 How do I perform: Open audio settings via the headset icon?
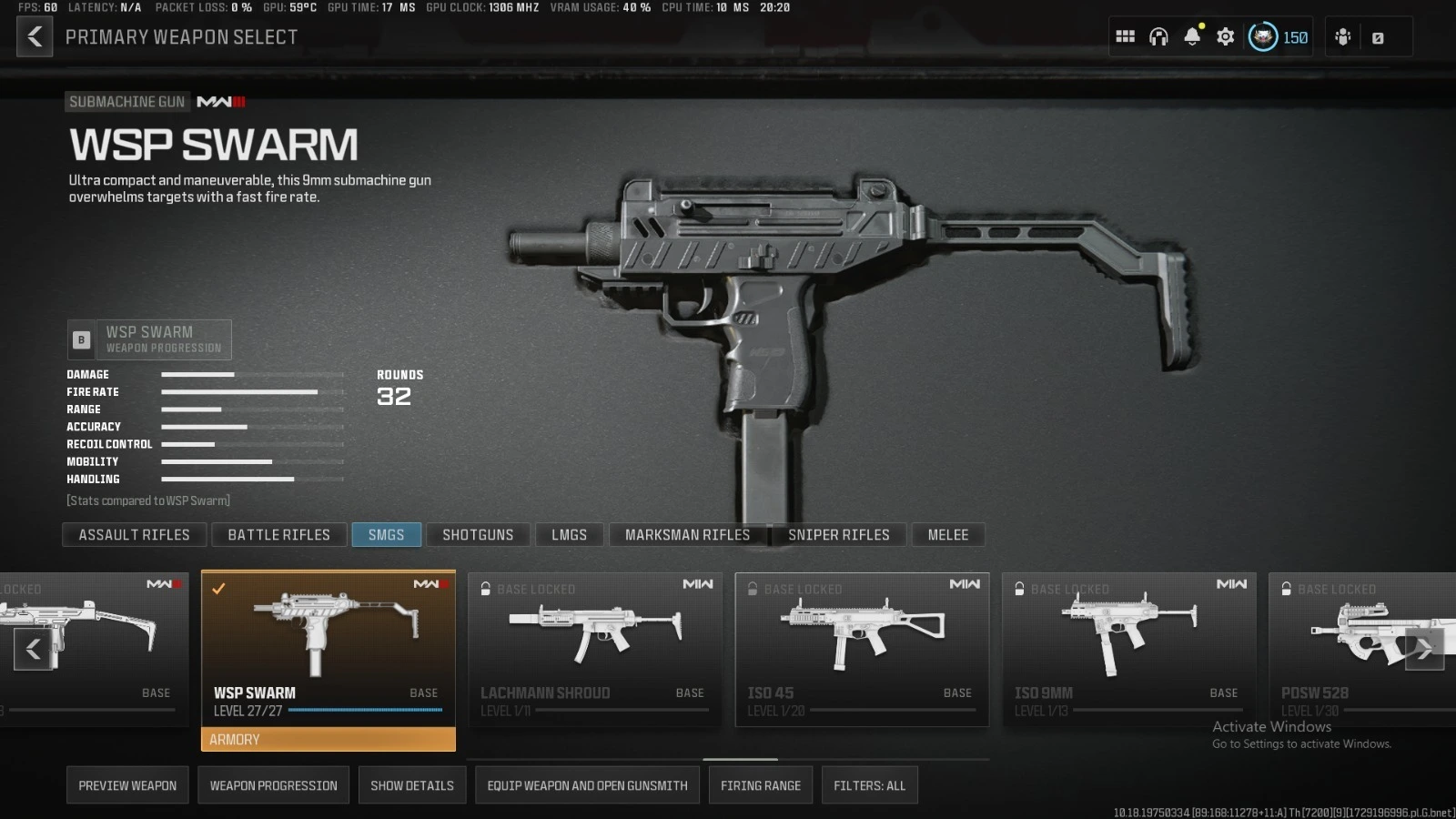(1158, 36)
